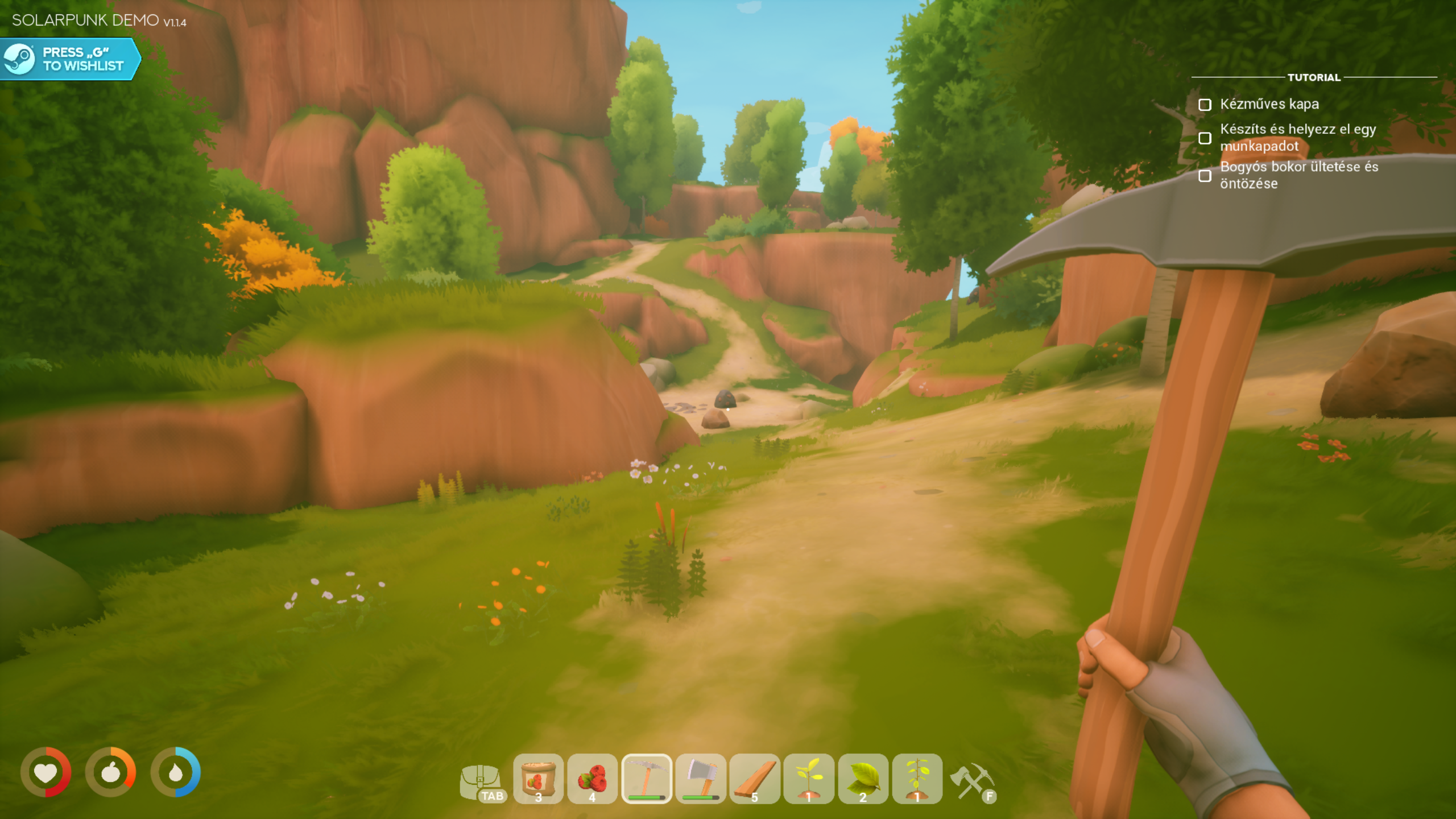1456x819 pixels.
Task: Select the pickaxe hotbar slot
Action: [x=647, y=779]
